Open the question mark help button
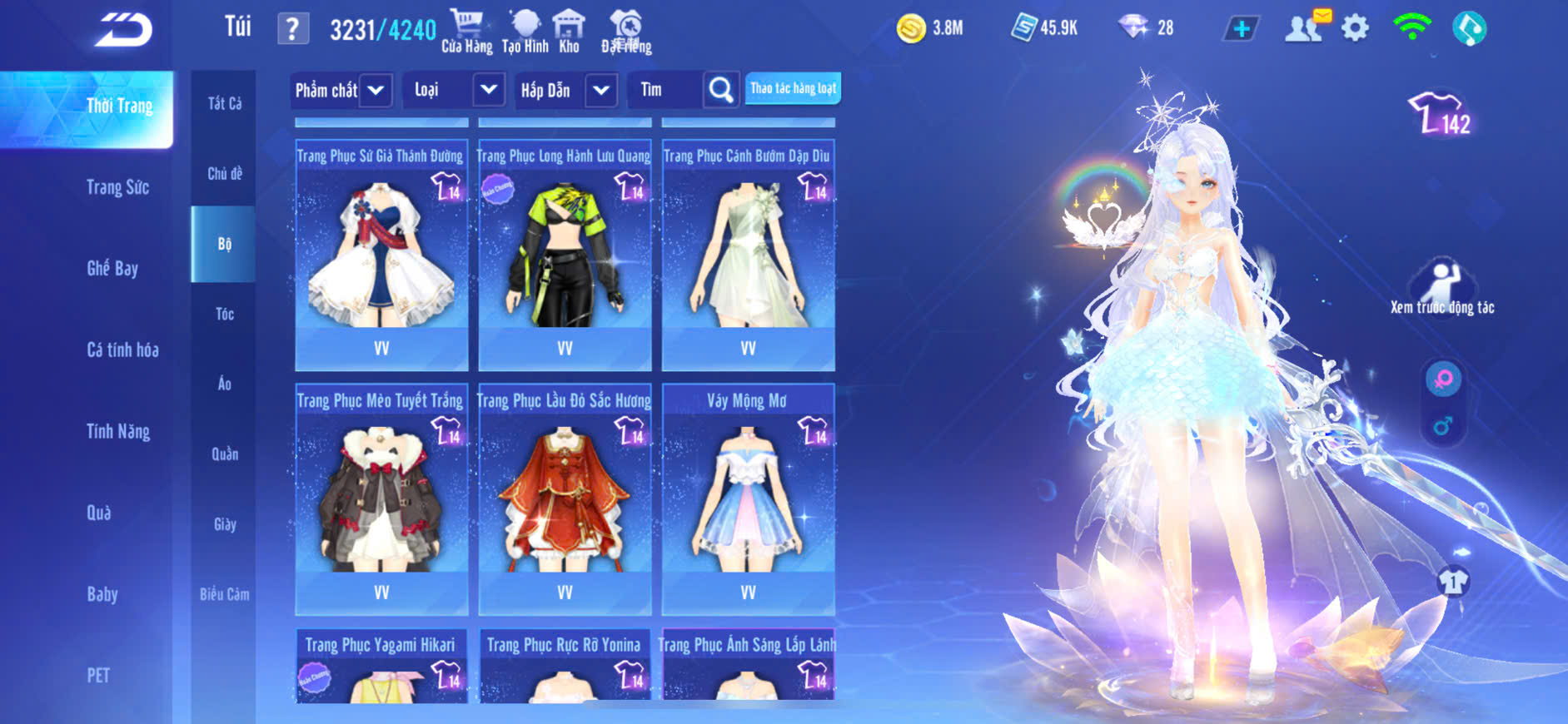 coord(292,29)
